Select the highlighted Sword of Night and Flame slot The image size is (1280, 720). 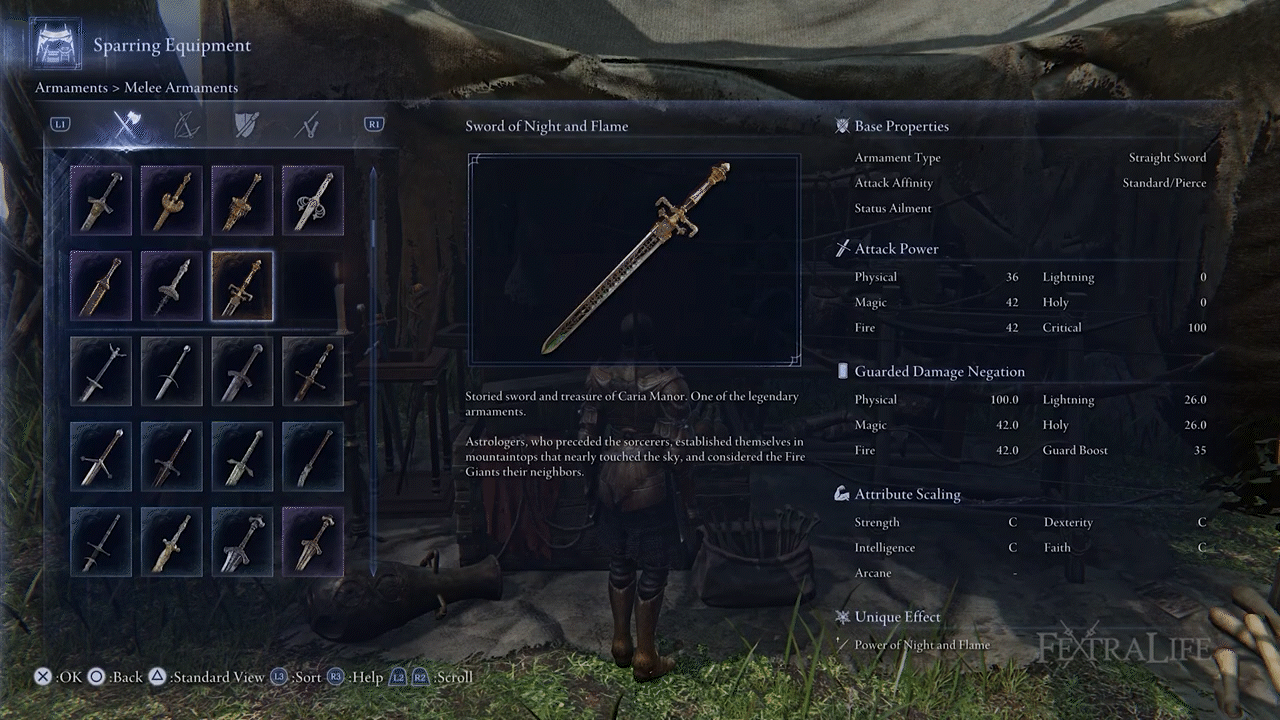coord(242,286)
